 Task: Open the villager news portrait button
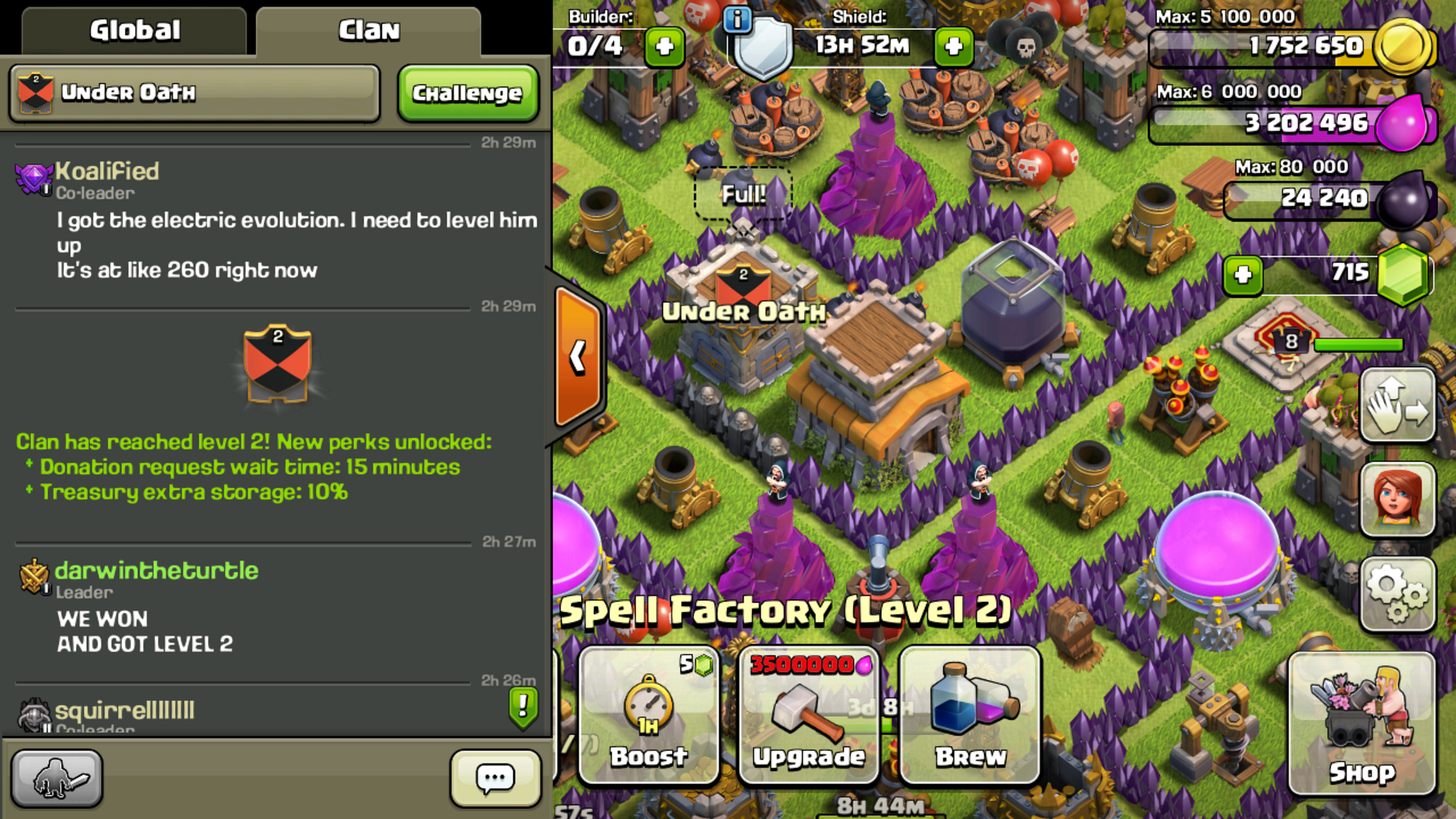[x=1397, y=500]
